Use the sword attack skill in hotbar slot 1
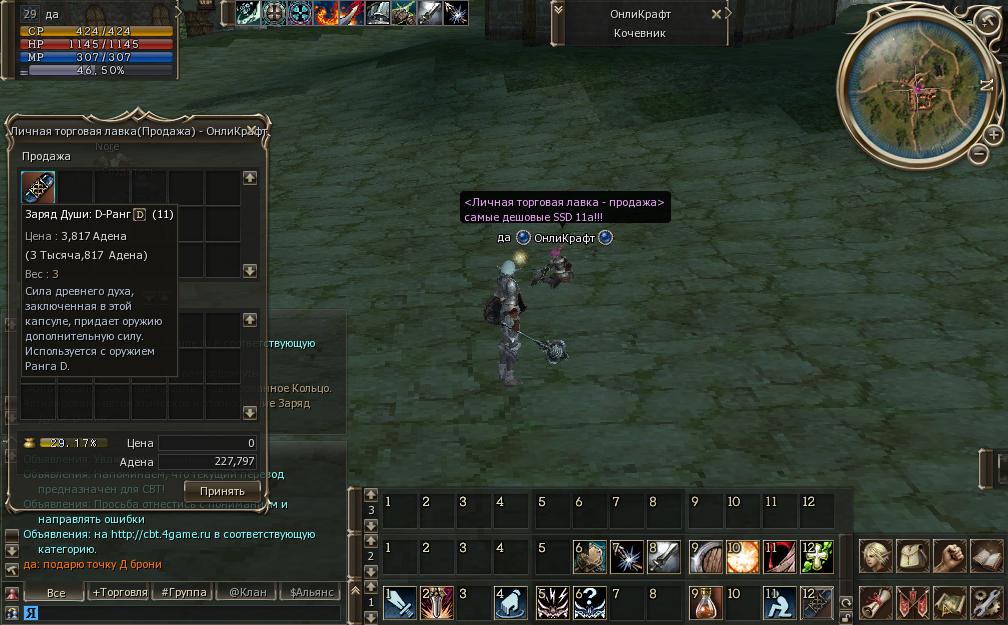1008x625 pixels. tap(399, 602)
